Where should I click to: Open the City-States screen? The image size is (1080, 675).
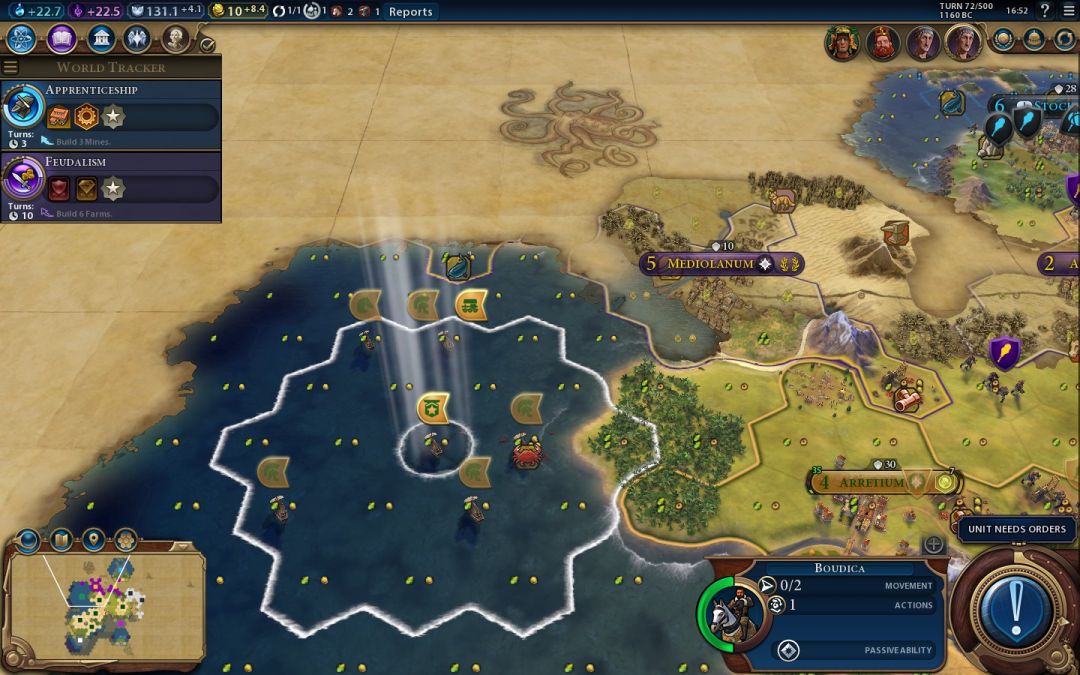(1034, 40)
